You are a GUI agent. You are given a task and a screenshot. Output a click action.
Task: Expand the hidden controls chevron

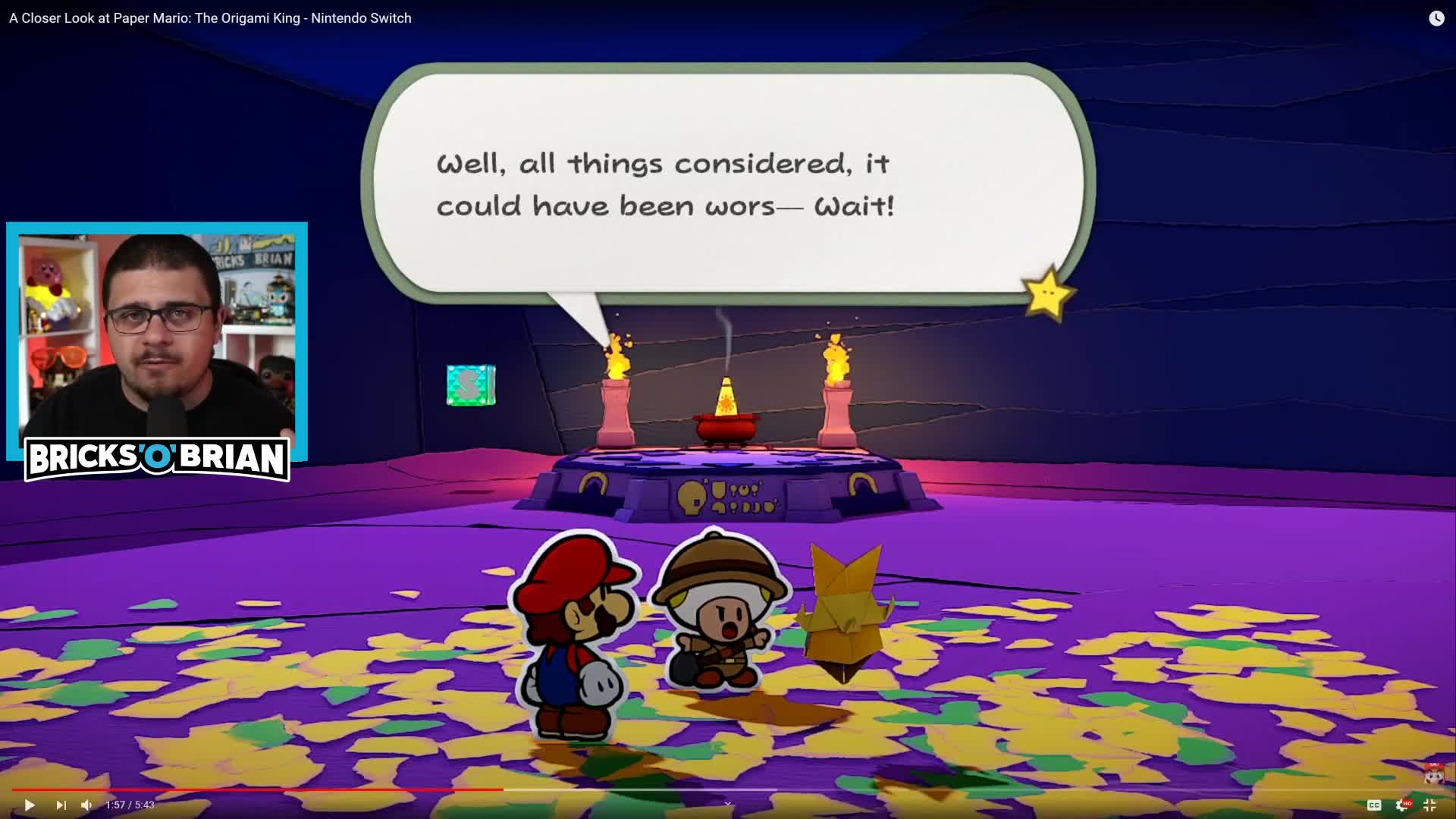[726, 804]
